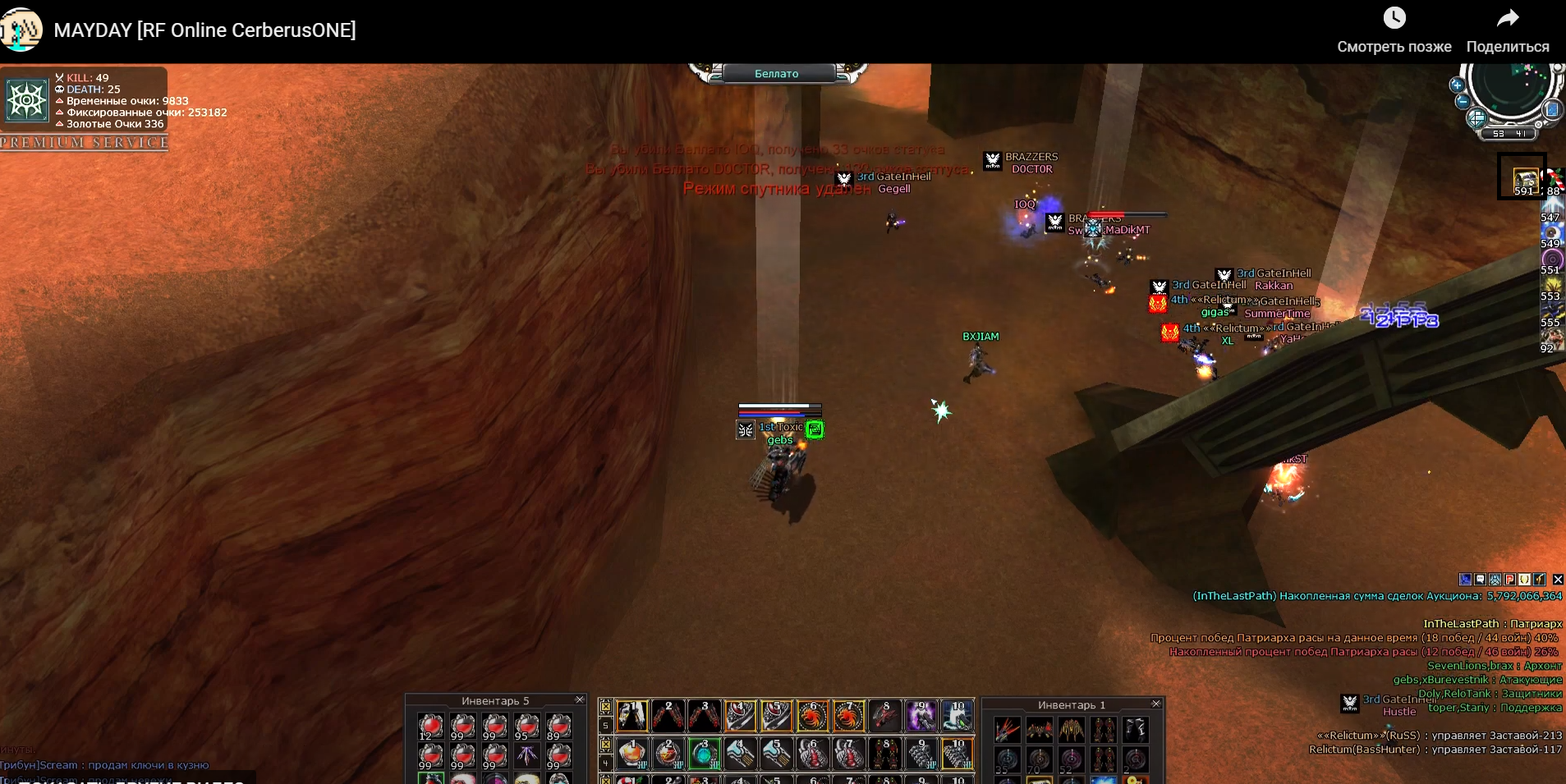Close the Инвентарь 1 window
1566x784 pixels.
tap(1156, 704)
